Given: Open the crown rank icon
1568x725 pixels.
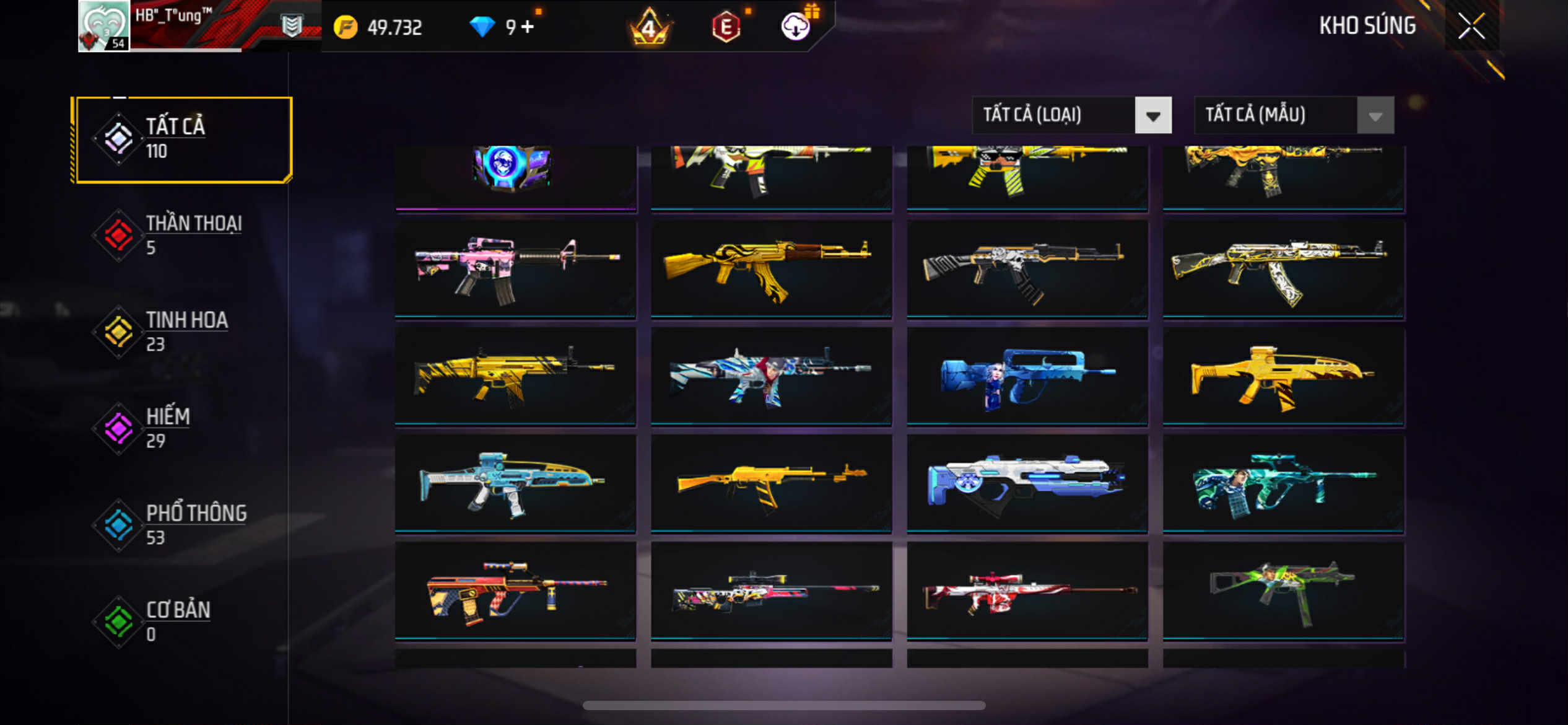Looking at the screenshot, I should [x=649, y=27].
